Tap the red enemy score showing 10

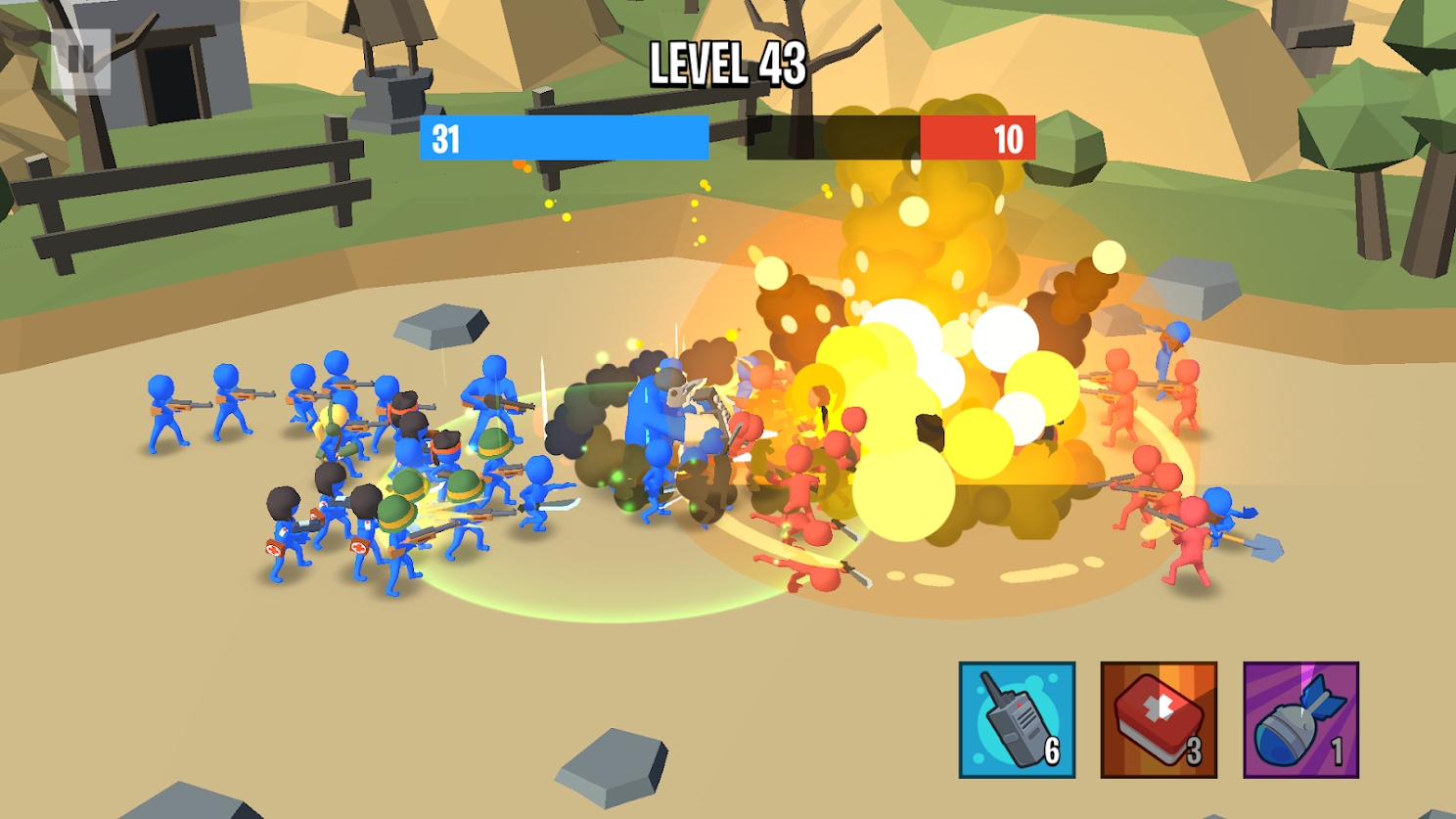pyautogui.click(x=1009, y=140)
